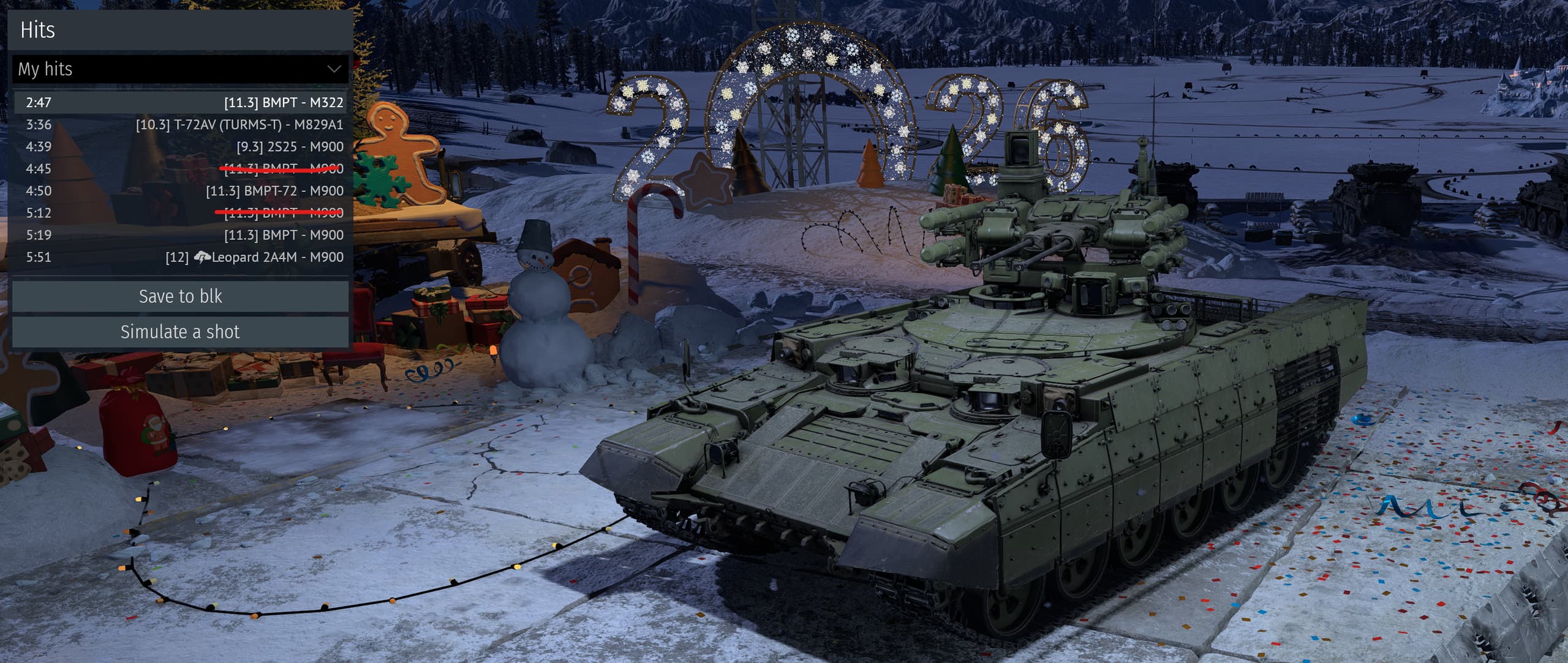Select the 2S25 M900 hit row

(x=180, y=147)
